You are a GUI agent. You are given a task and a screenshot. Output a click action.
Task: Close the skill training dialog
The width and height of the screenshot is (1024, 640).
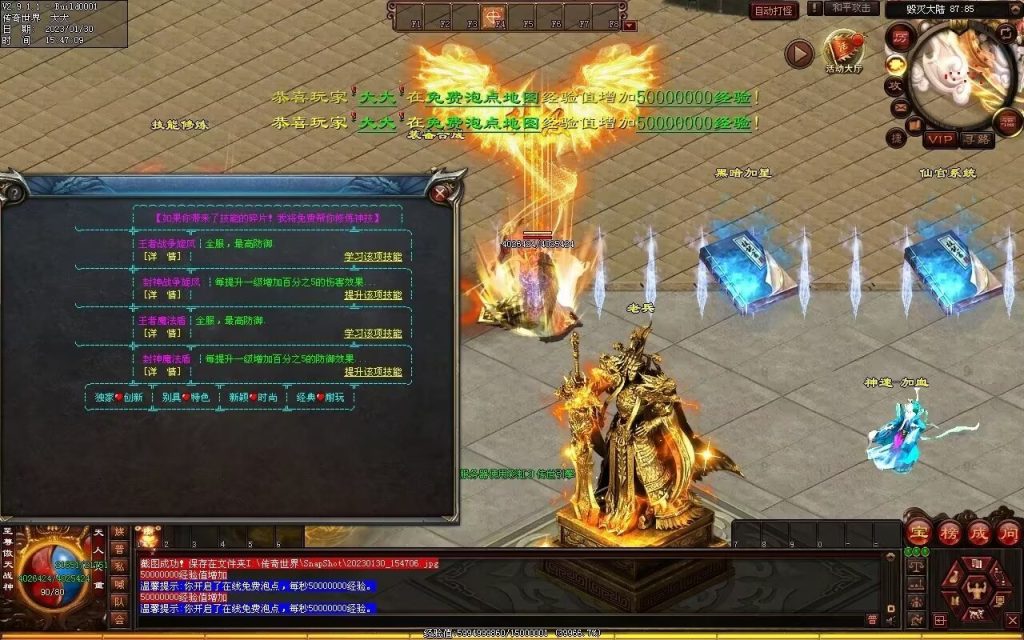tap(440, 192)
